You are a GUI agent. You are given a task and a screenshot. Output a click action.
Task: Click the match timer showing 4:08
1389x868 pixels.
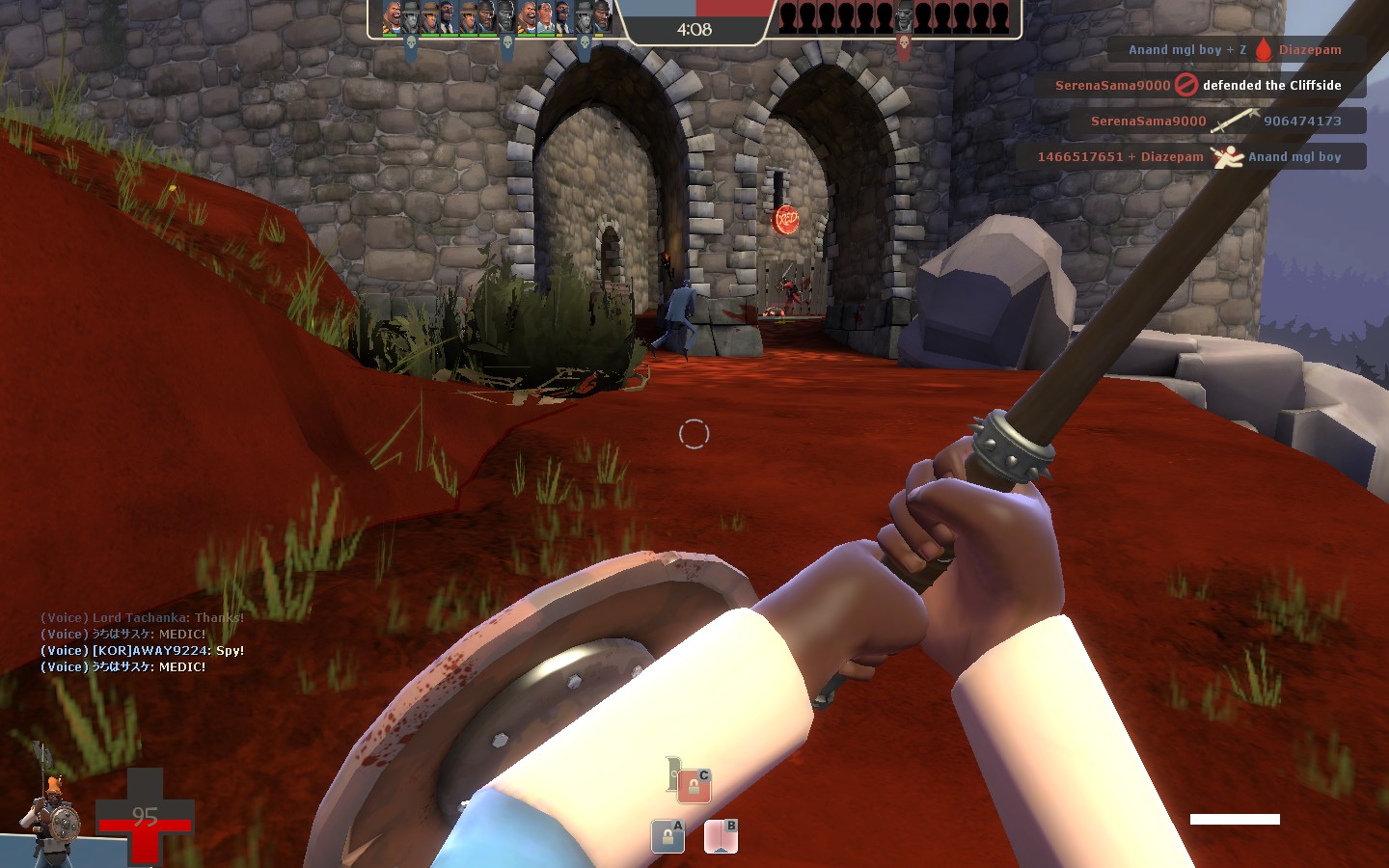coord(694,29)
